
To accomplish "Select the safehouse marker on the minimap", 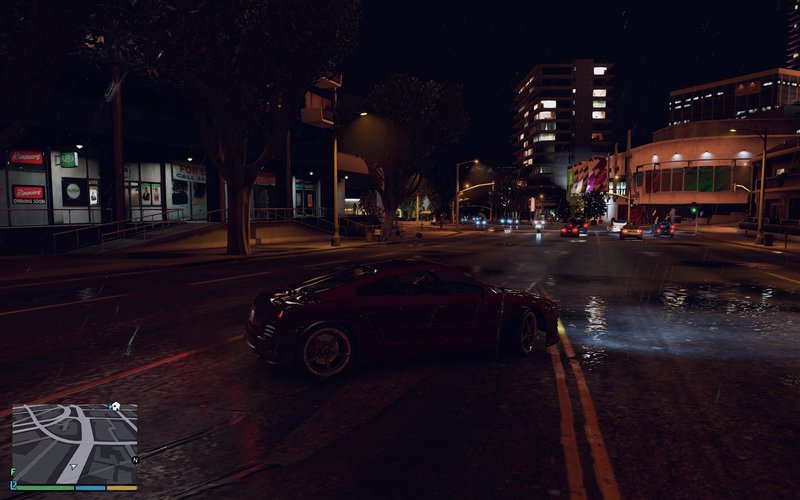I will click(x=115, y=407).
